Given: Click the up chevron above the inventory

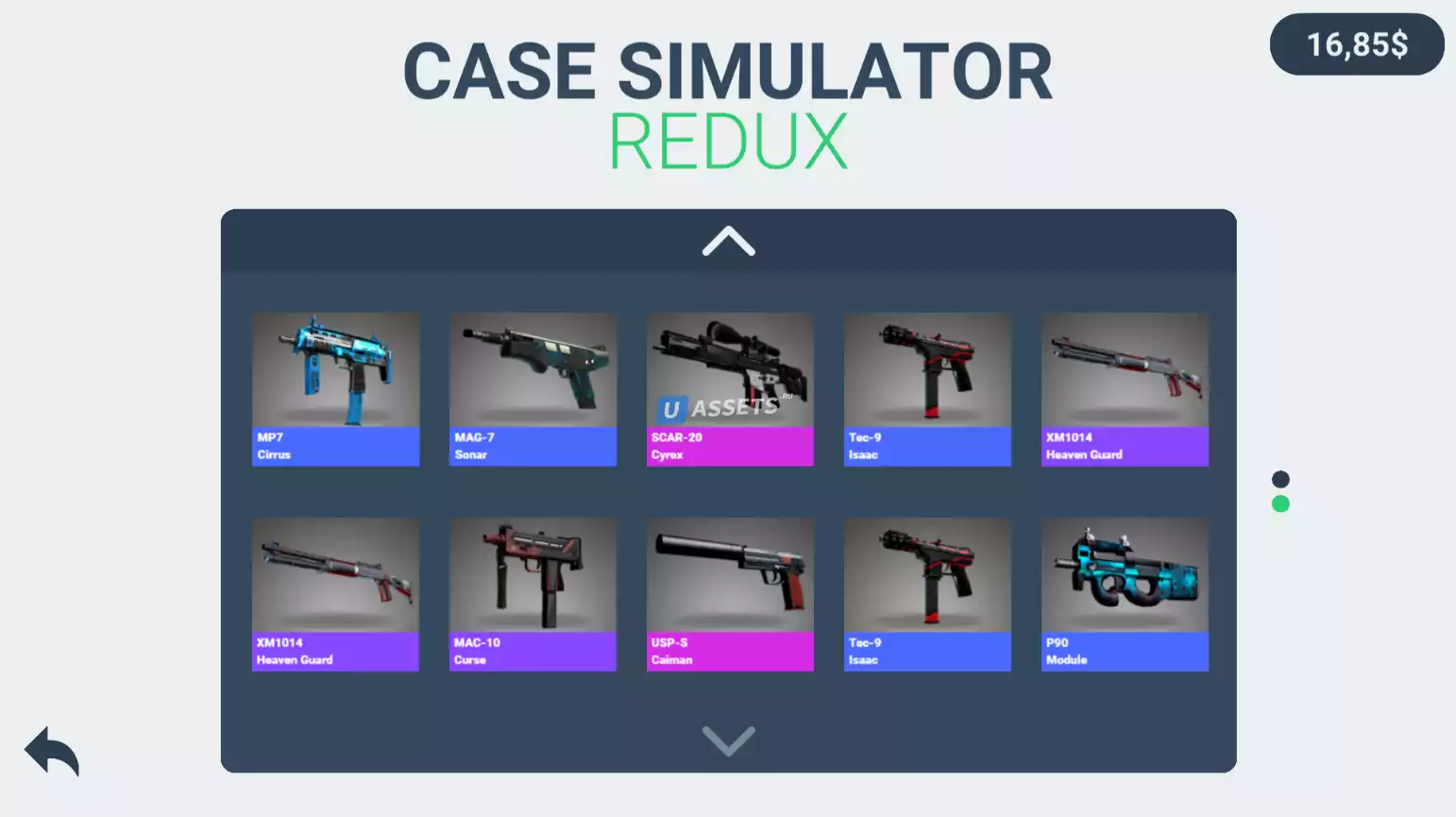Looking at the screenshot, I should pos(728,242).
